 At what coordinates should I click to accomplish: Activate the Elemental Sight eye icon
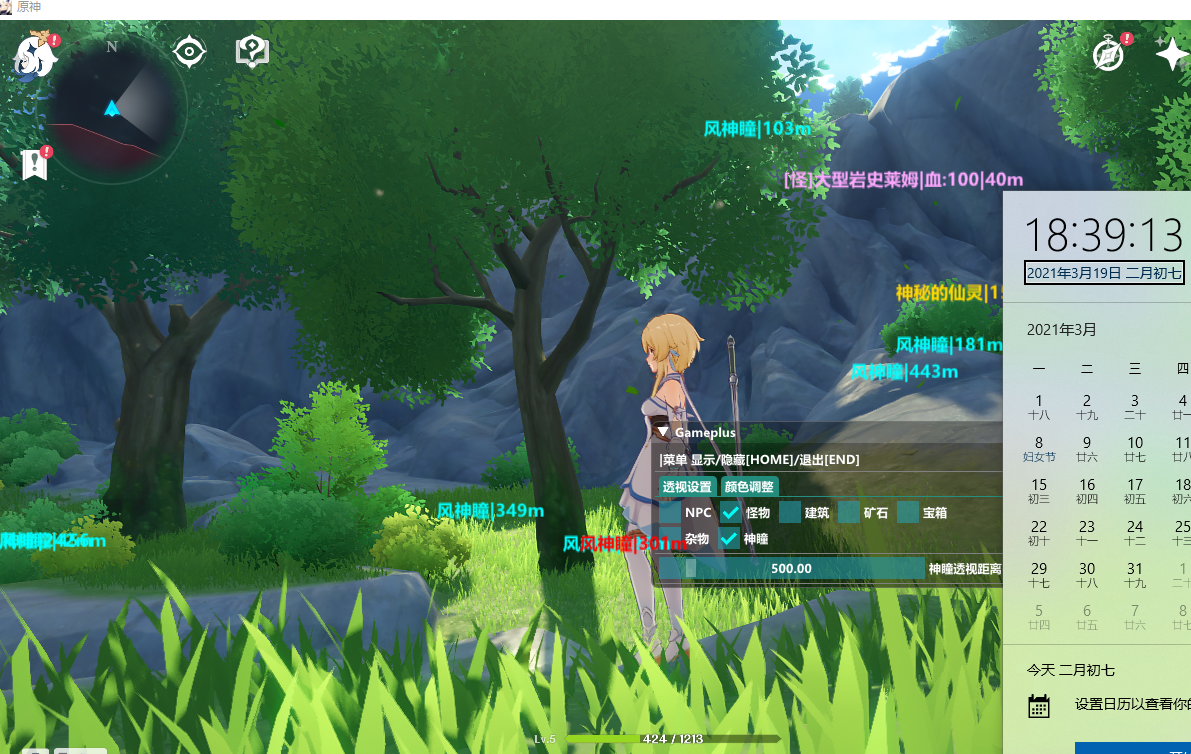(x=189, y=51)
